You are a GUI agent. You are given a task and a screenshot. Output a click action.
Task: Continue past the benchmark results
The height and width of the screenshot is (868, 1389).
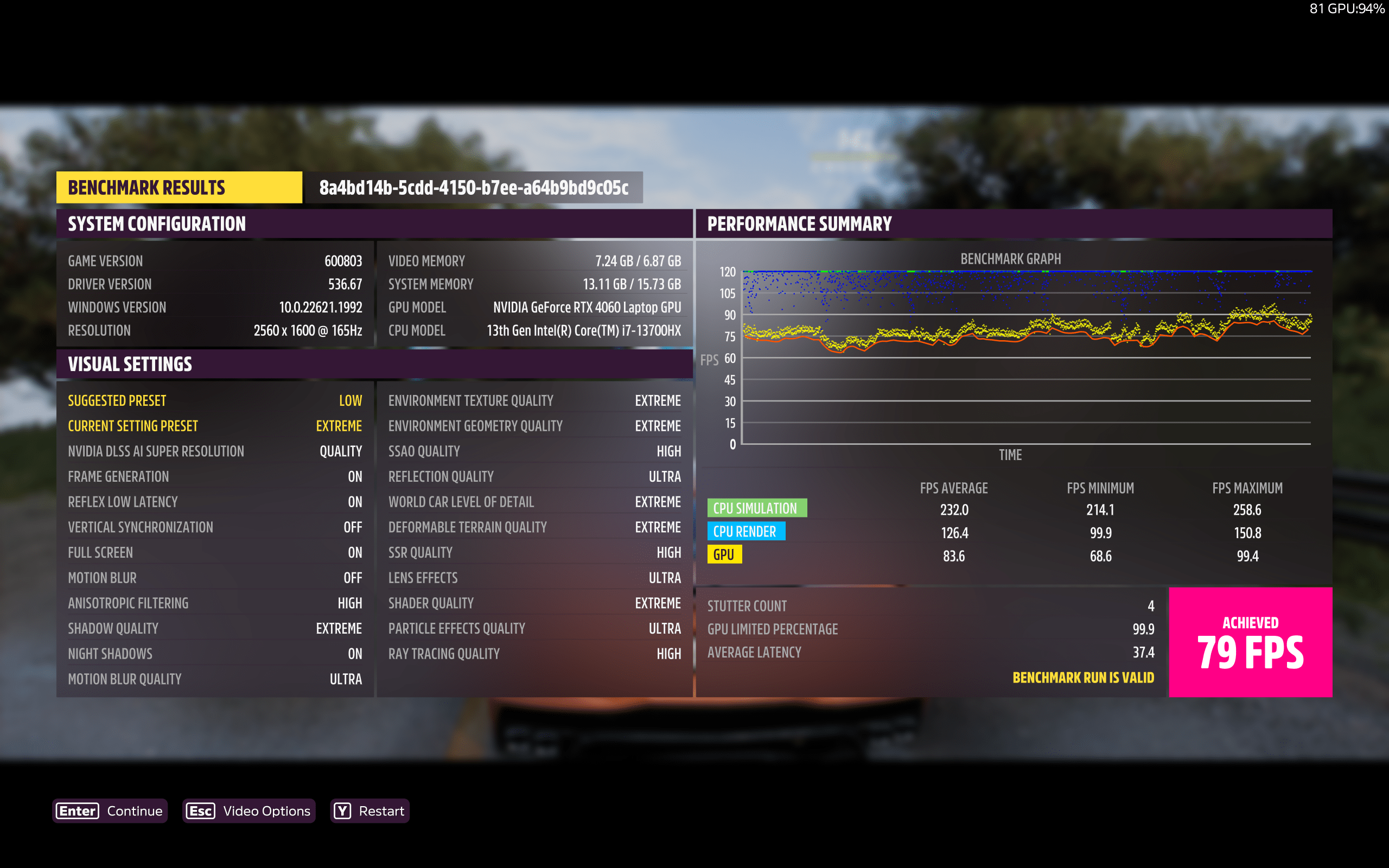pos(110,810)
